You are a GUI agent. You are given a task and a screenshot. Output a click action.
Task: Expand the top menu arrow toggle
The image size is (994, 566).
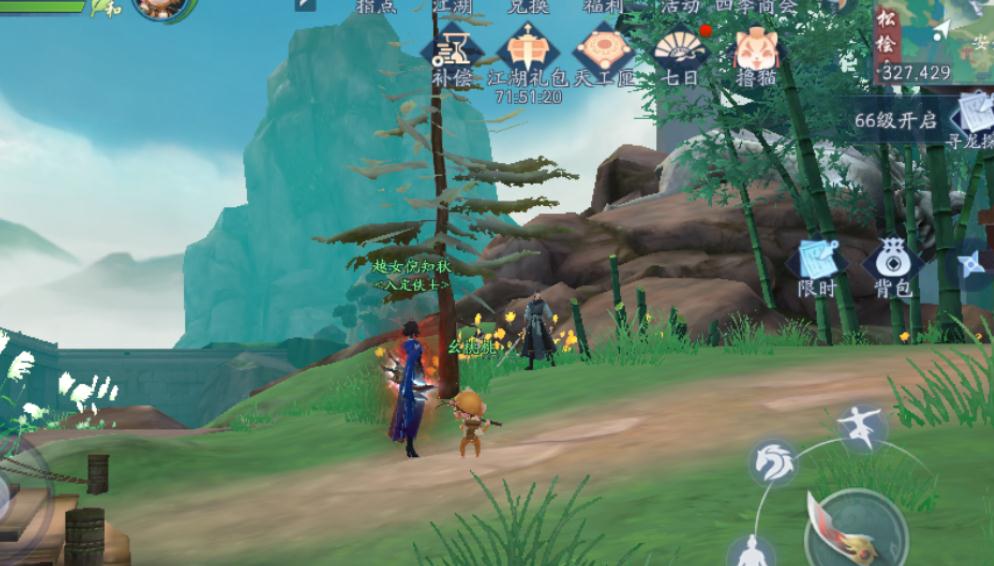[305, 5]
